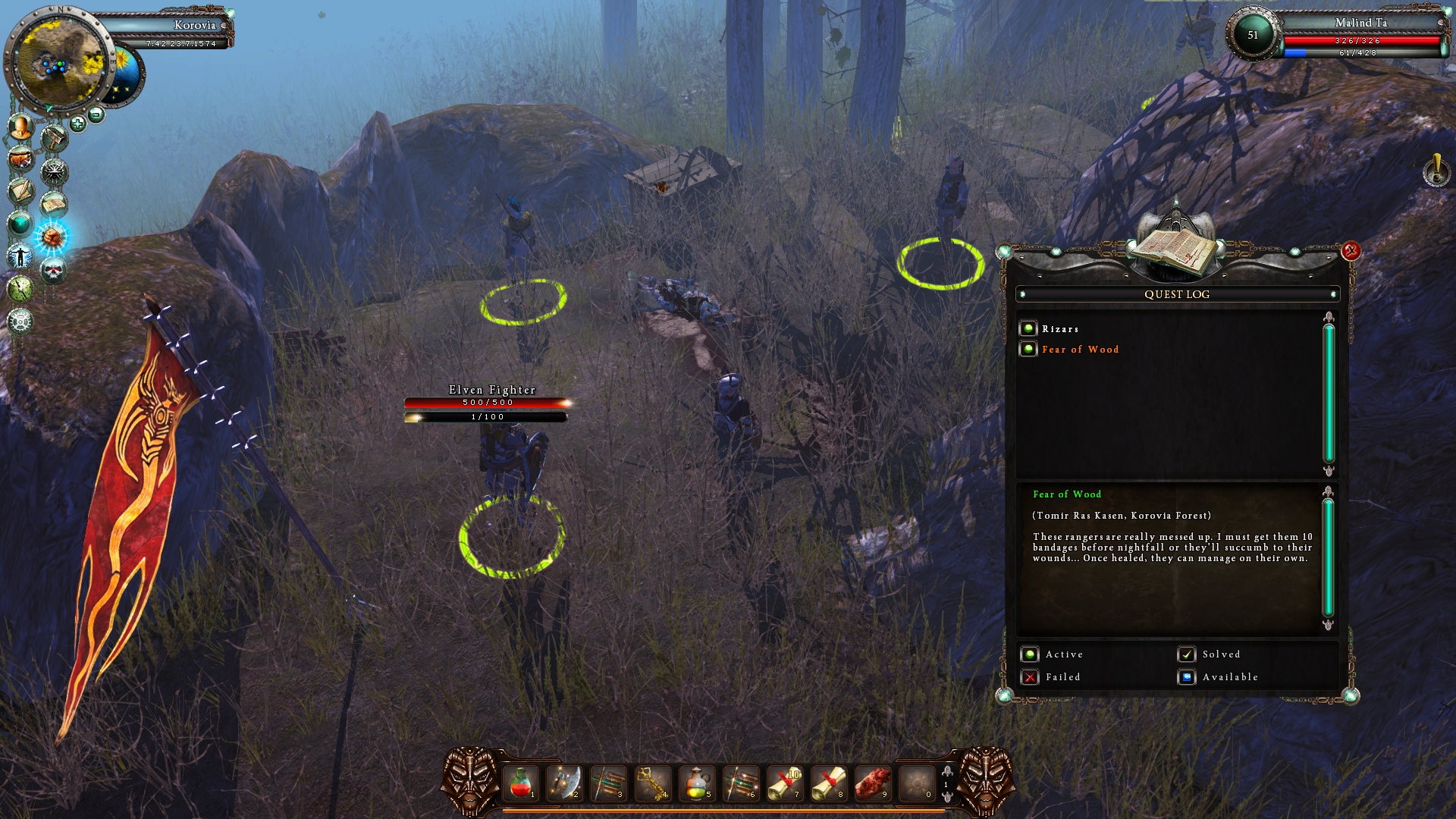This screenshot has height=819, width=1456.
Task: Open the character bust icon menu
Action: coord(20,127)
